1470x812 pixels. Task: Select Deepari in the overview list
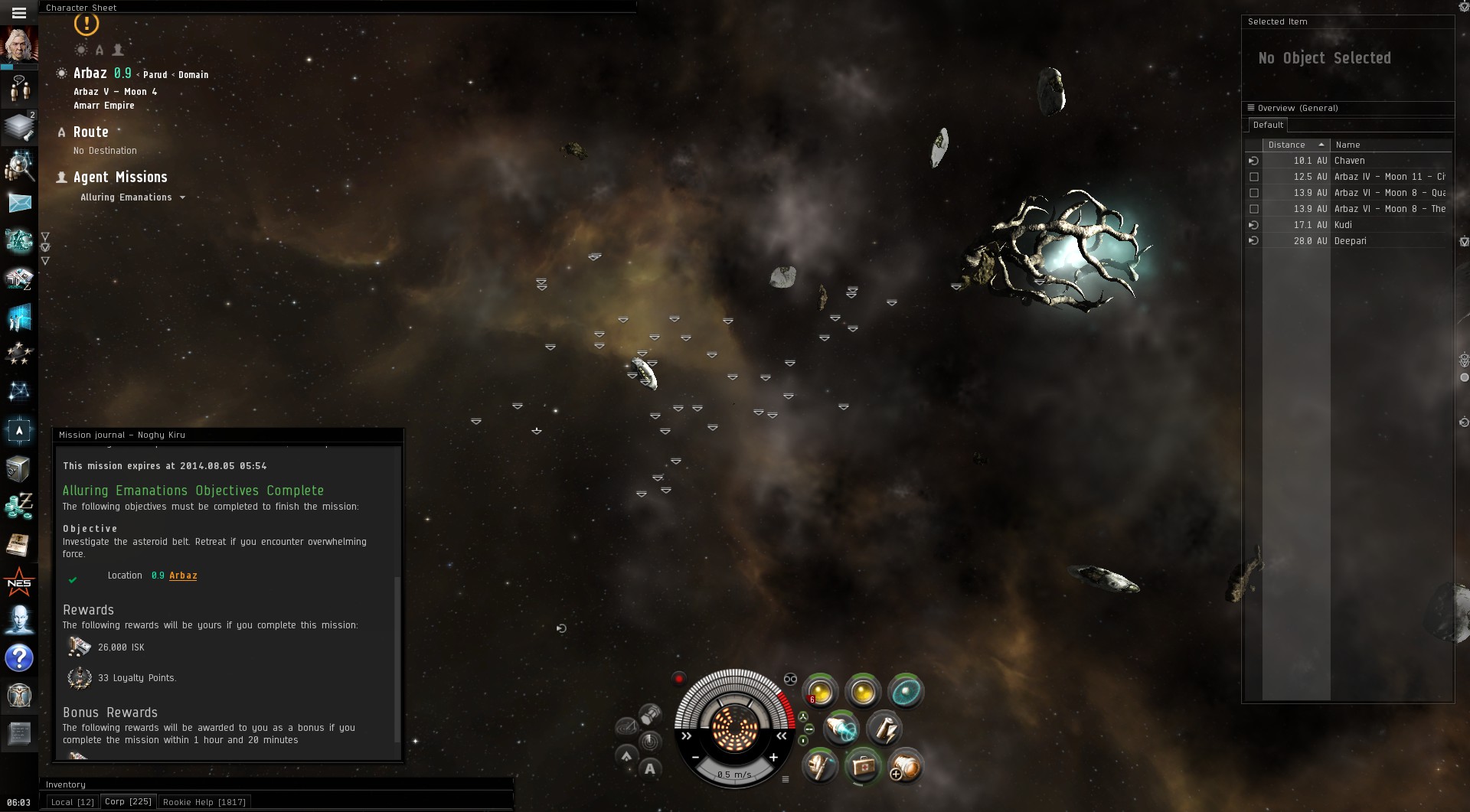tap(1350, 241)
